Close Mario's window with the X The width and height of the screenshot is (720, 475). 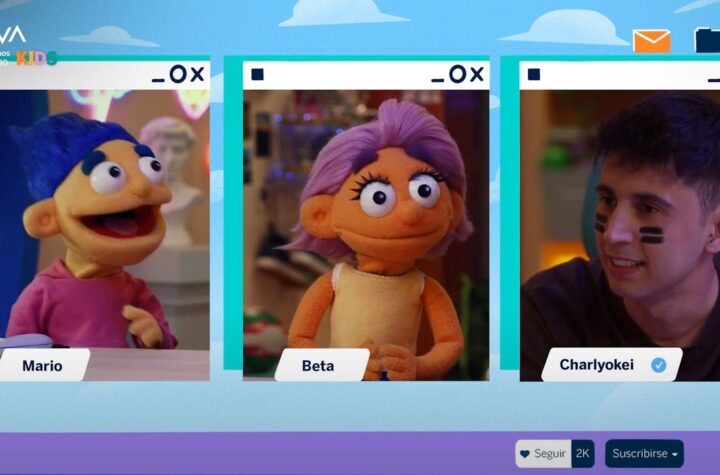click(197, 74)
